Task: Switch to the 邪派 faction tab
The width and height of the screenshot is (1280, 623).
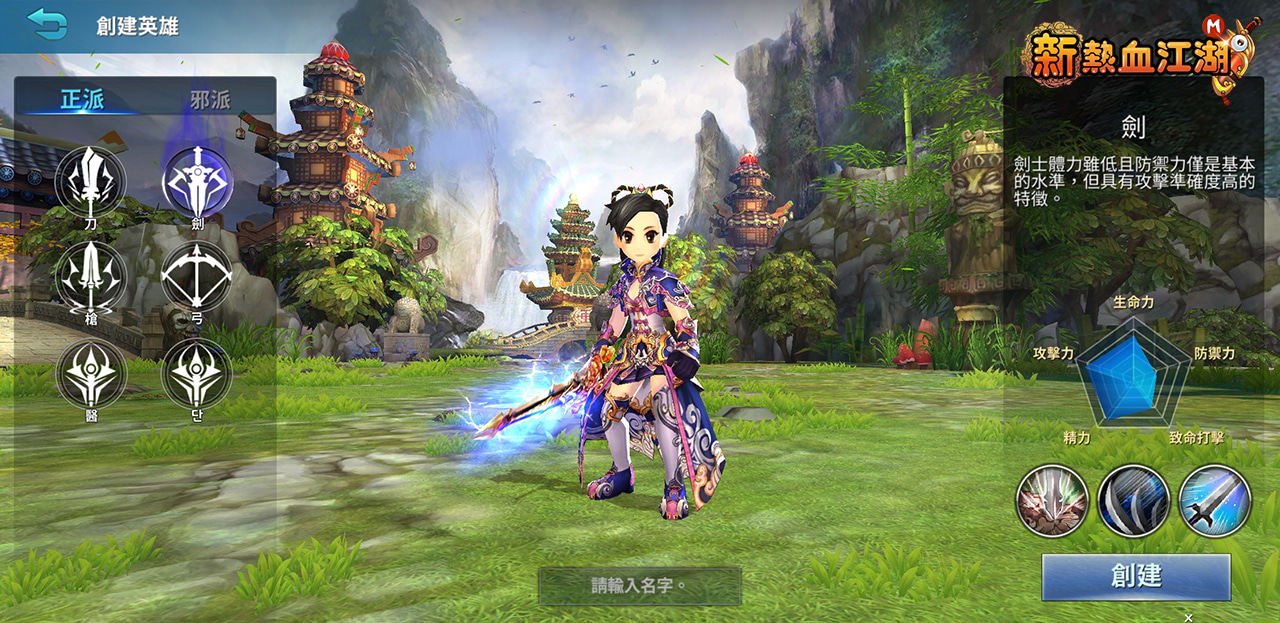Action: point(211,99)
